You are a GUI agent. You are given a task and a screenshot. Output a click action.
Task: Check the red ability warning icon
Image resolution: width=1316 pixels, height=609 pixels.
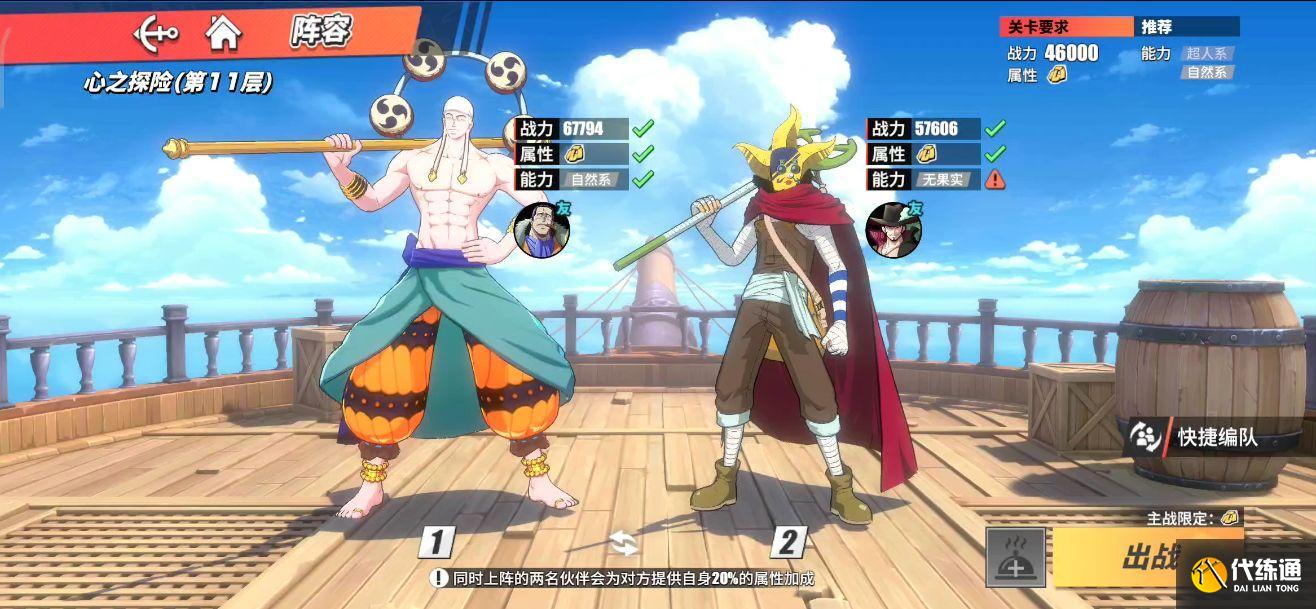click(995, 180)
